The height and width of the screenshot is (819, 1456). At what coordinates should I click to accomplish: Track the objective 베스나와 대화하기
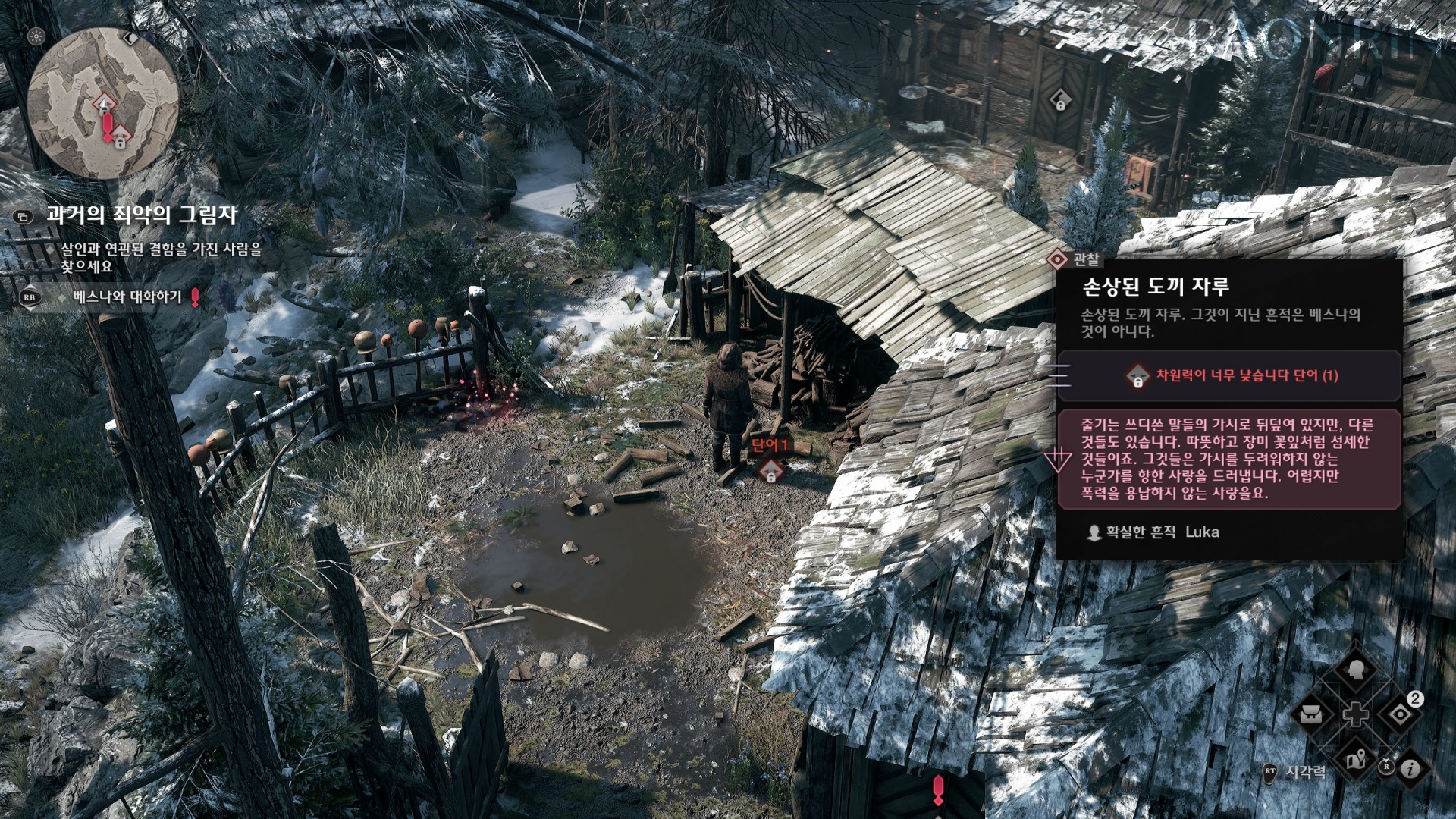pos(127,297)
